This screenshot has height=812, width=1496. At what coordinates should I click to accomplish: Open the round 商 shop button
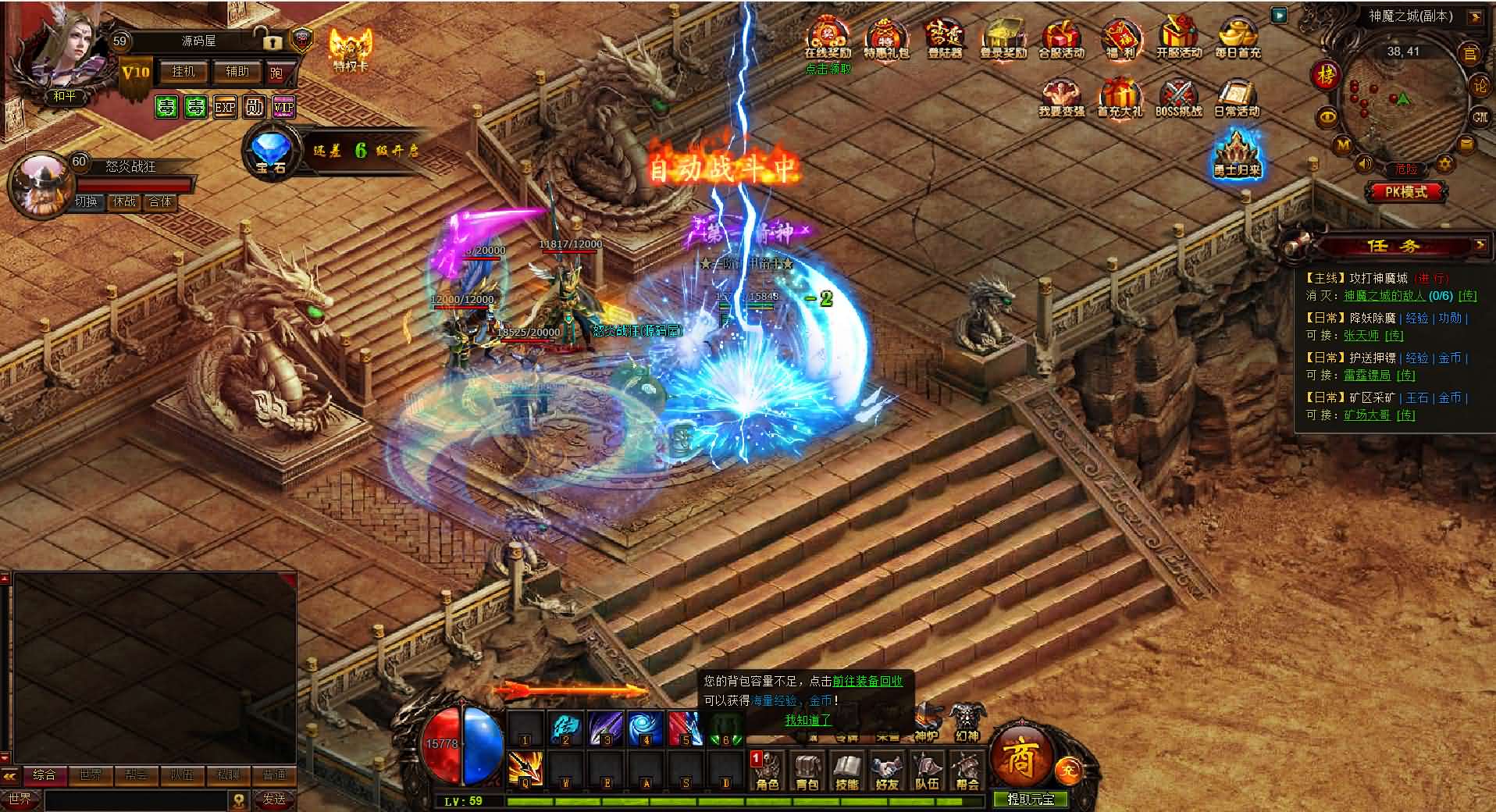pyautogui.click(x=1020, y=758)
